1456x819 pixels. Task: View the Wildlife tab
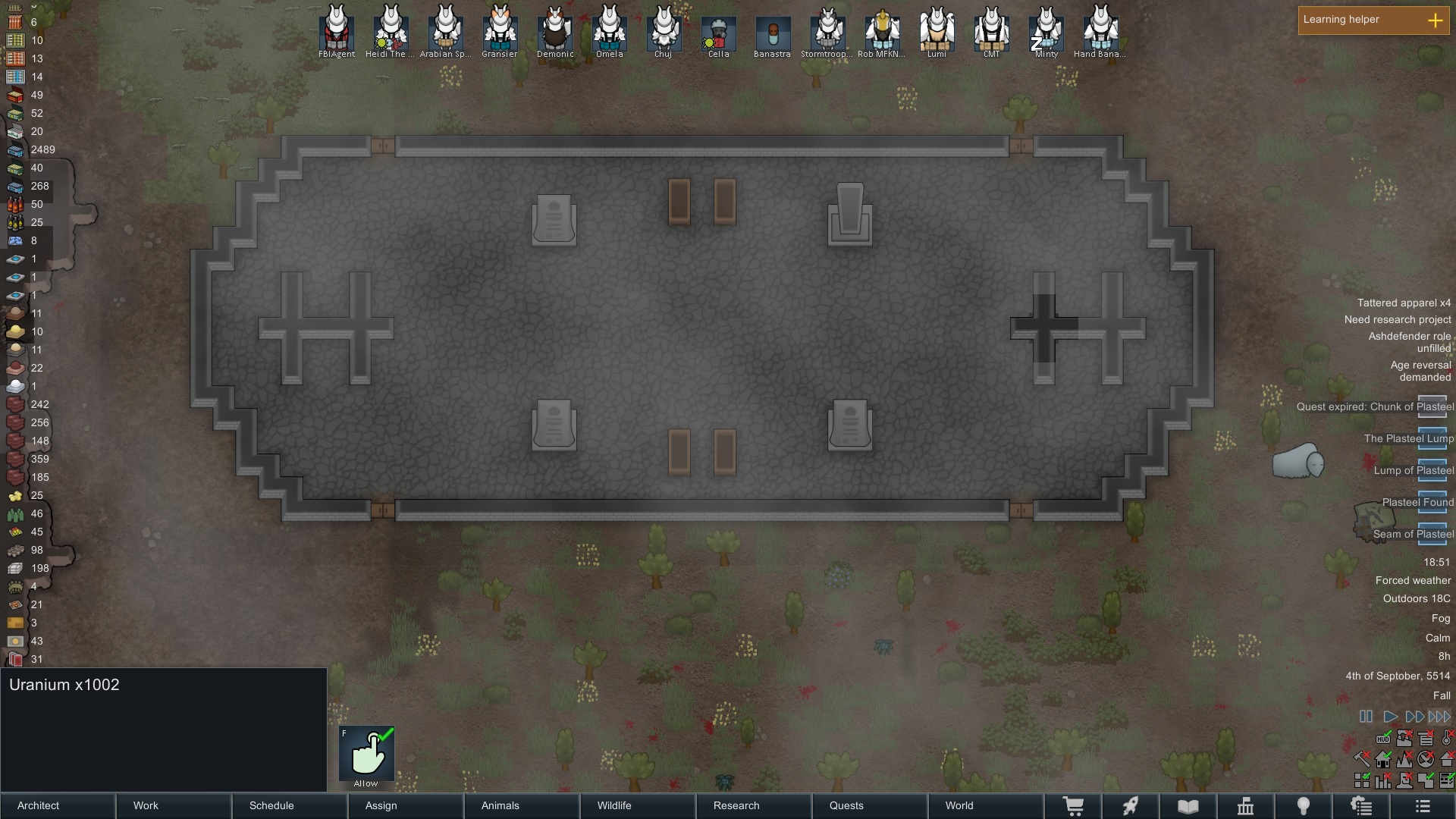pyautogui.click(x=638, y=805)
